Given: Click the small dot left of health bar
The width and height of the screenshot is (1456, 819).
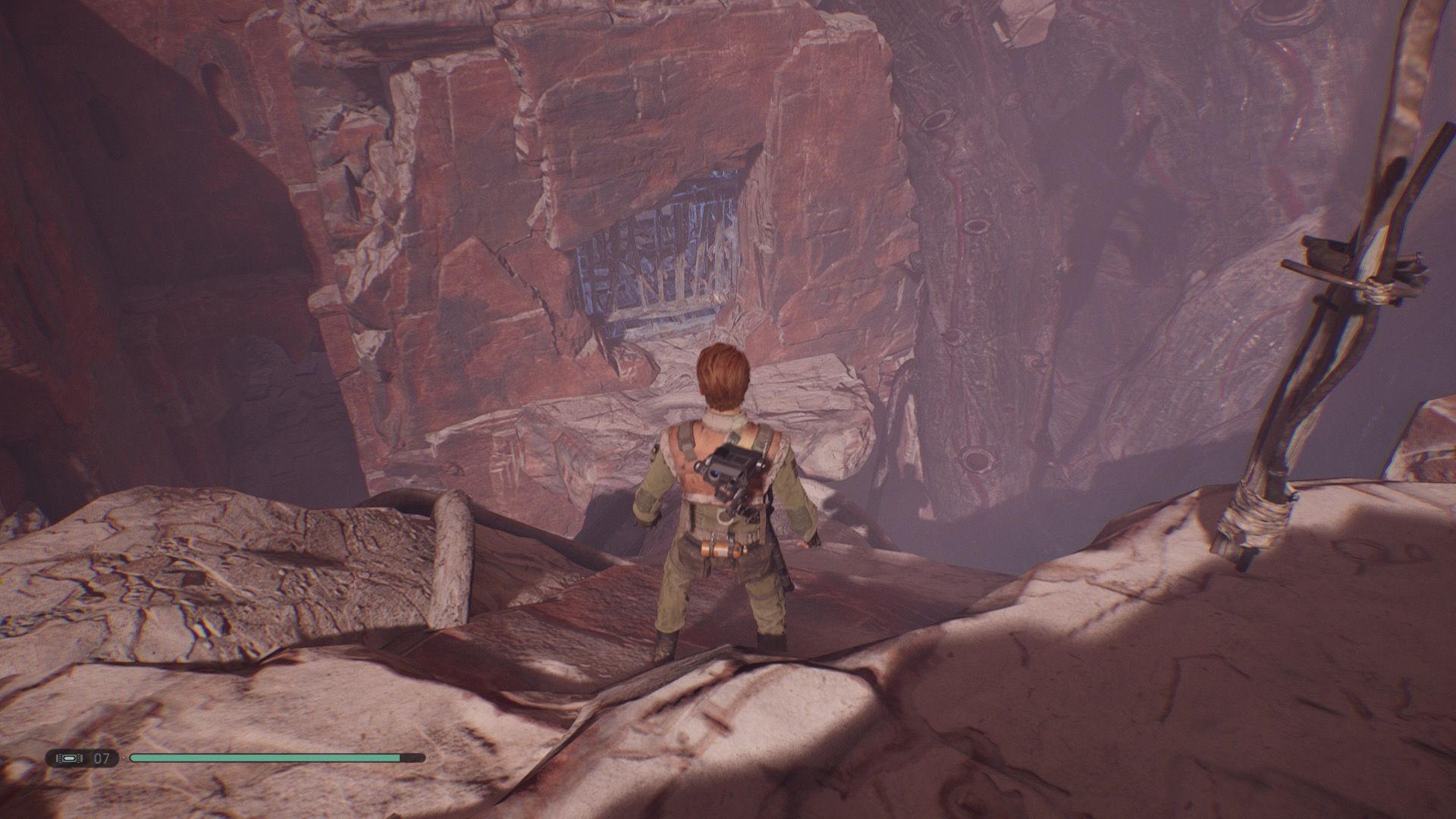Looking at the screenshot, I should point(124,758).
